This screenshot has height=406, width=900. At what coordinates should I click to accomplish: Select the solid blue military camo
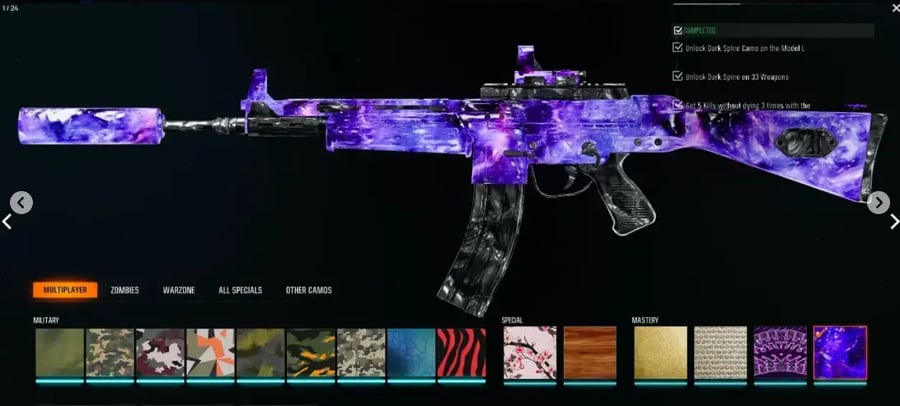pos(411,352)
